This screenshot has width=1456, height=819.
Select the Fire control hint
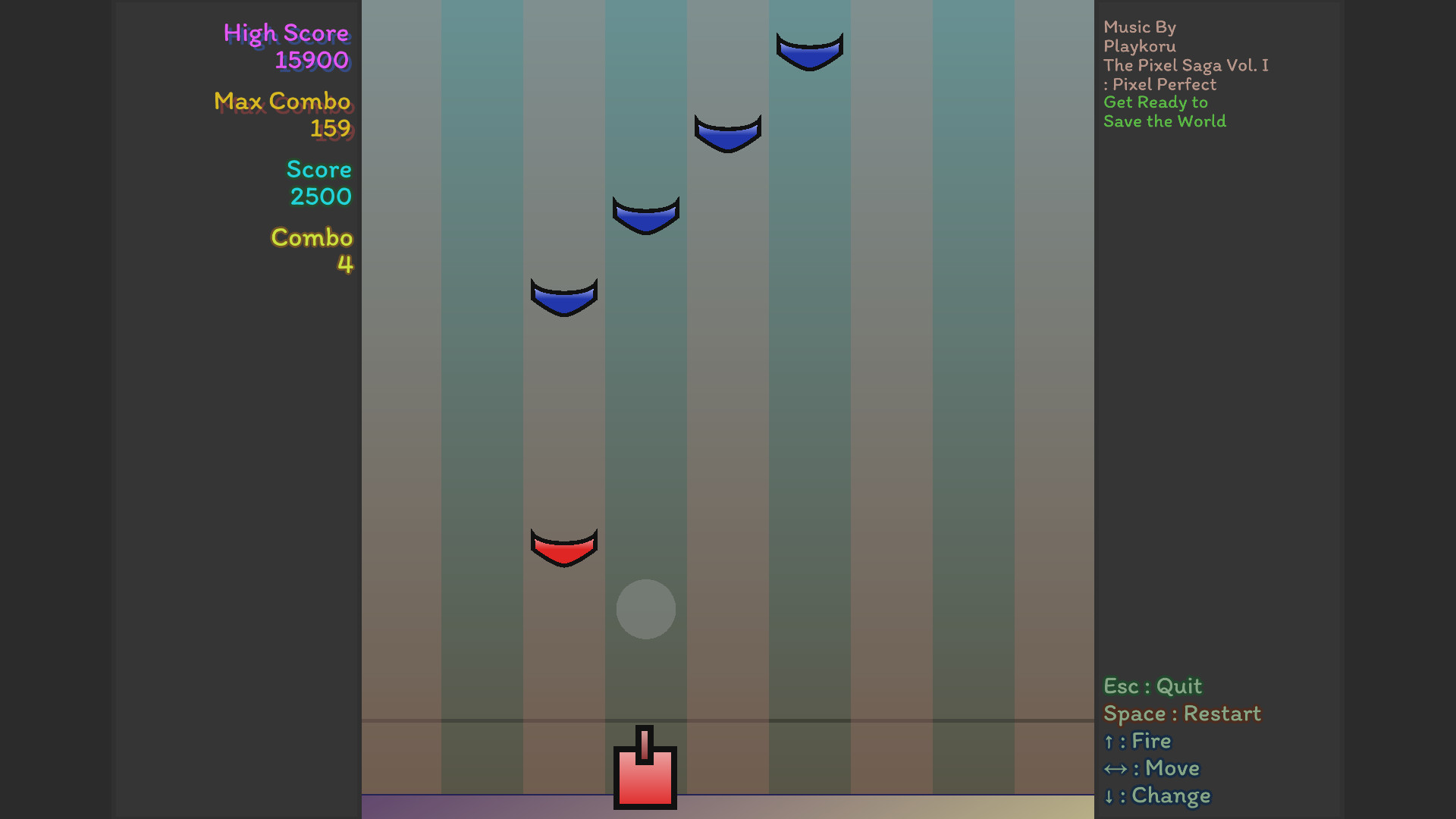click(1137, 741)
